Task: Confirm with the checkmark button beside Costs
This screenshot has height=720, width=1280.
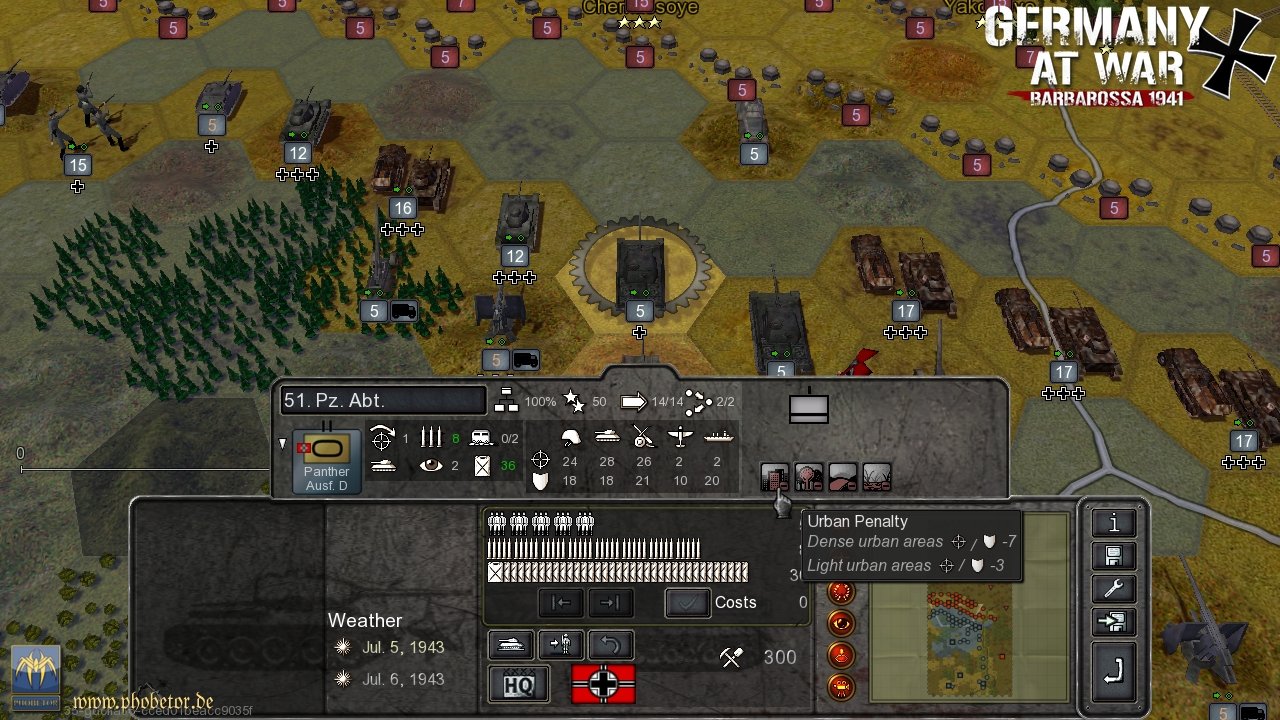Action: click(688, 603)
